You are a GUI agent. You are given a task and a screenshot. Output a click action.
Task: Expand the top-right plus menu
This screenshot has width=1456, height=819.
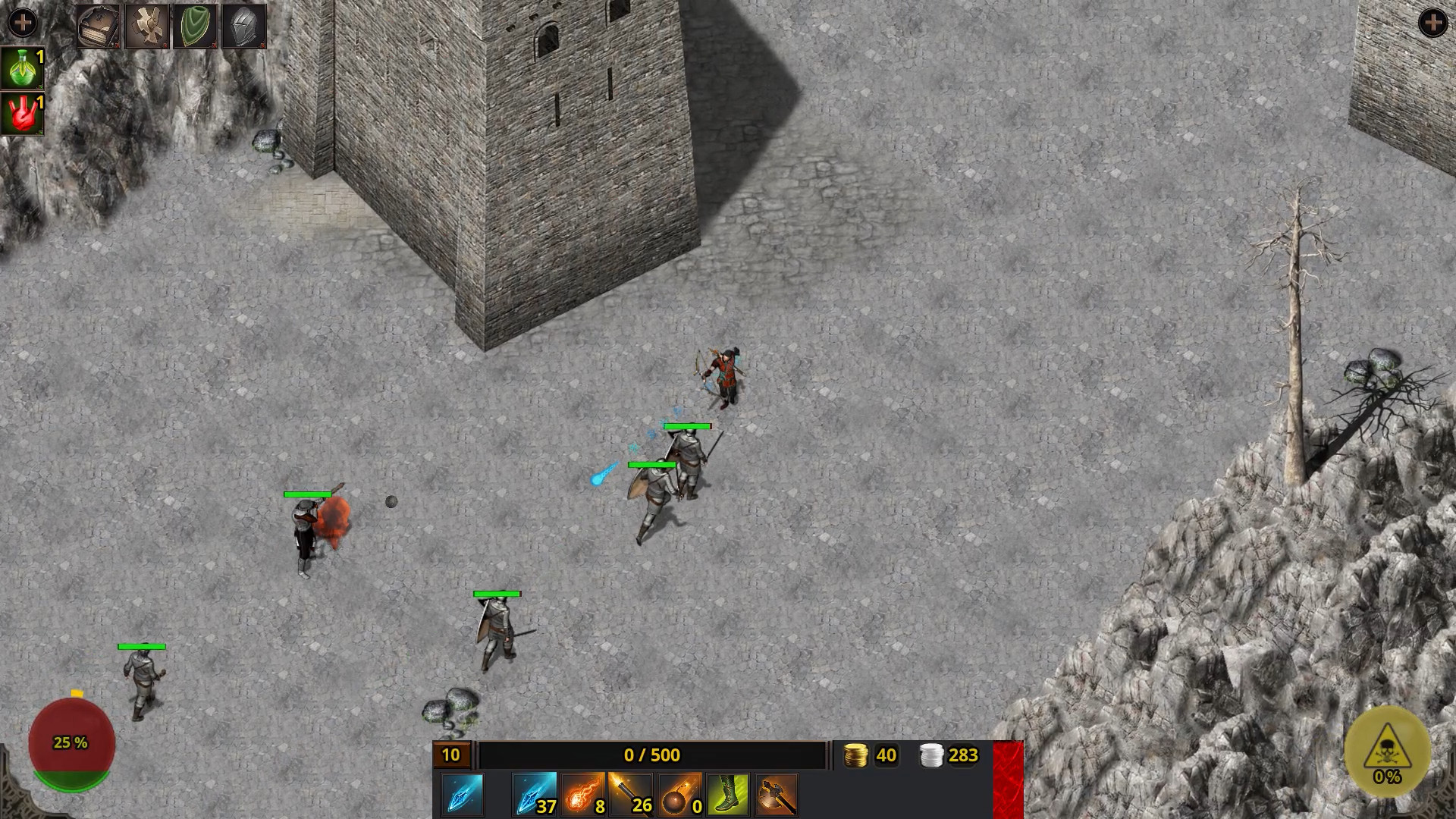click(1432, 22)
